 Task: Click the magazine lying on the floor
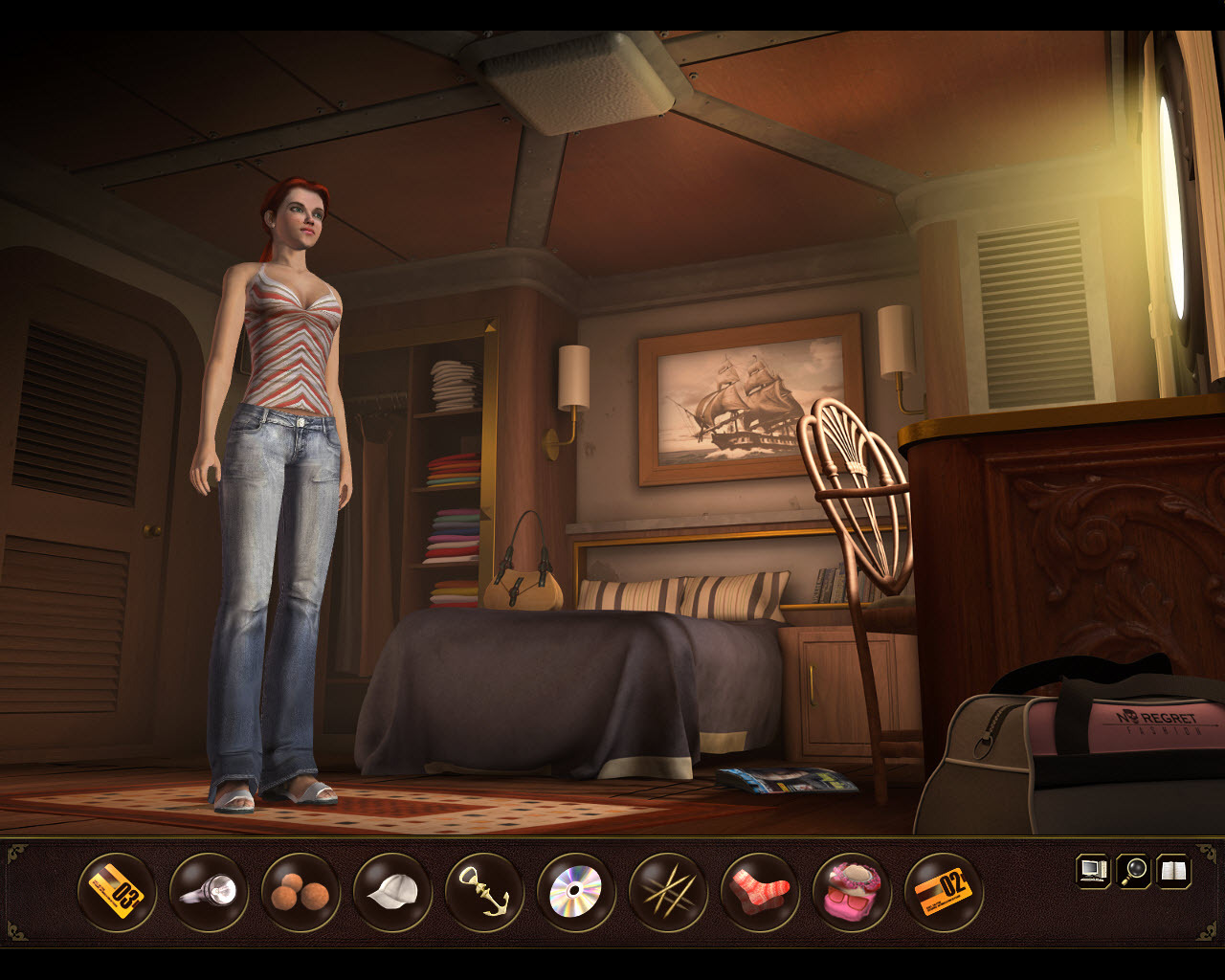pos(785,783)
